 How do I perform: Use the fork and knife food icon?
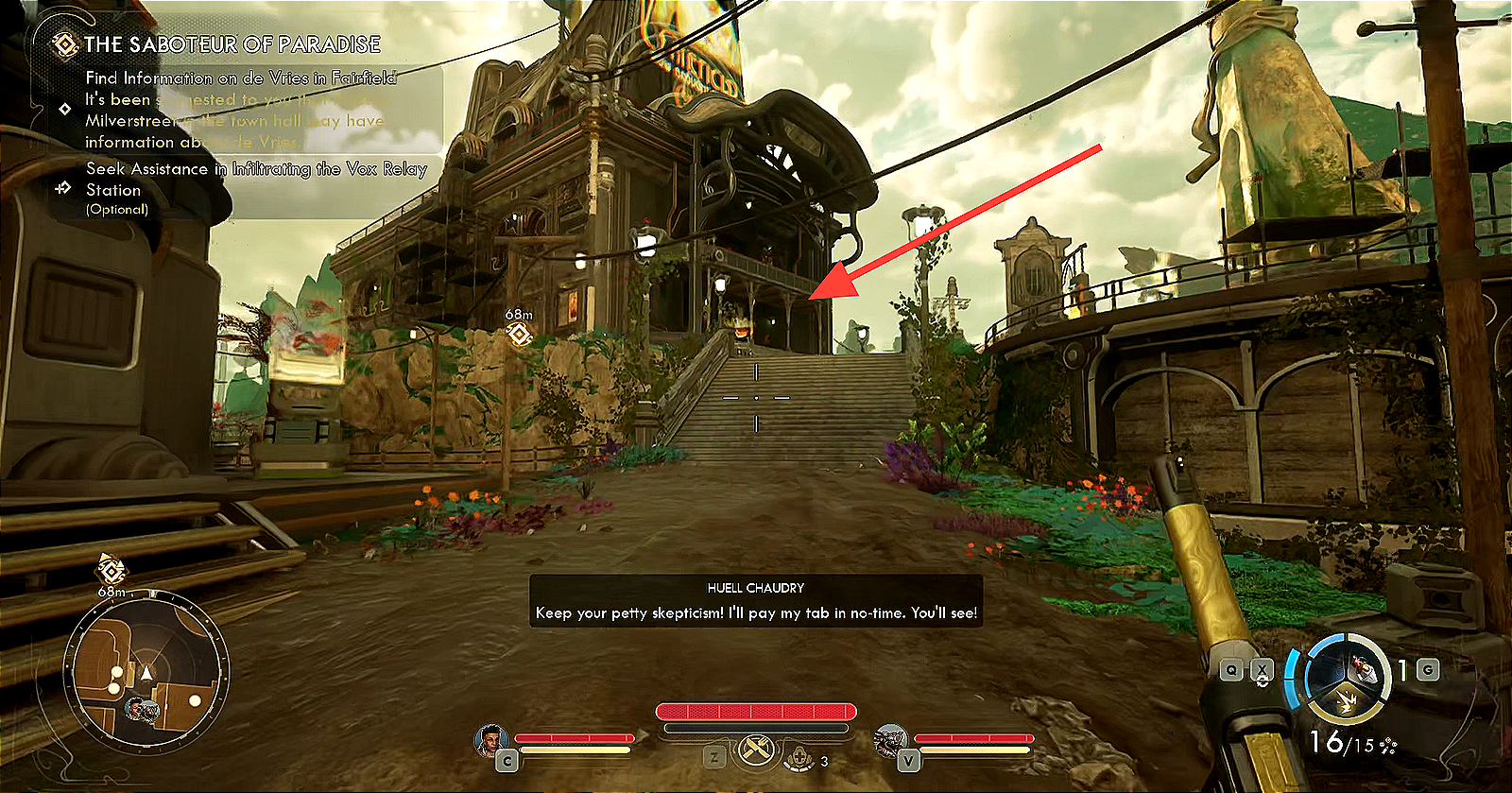click(756, 751)
